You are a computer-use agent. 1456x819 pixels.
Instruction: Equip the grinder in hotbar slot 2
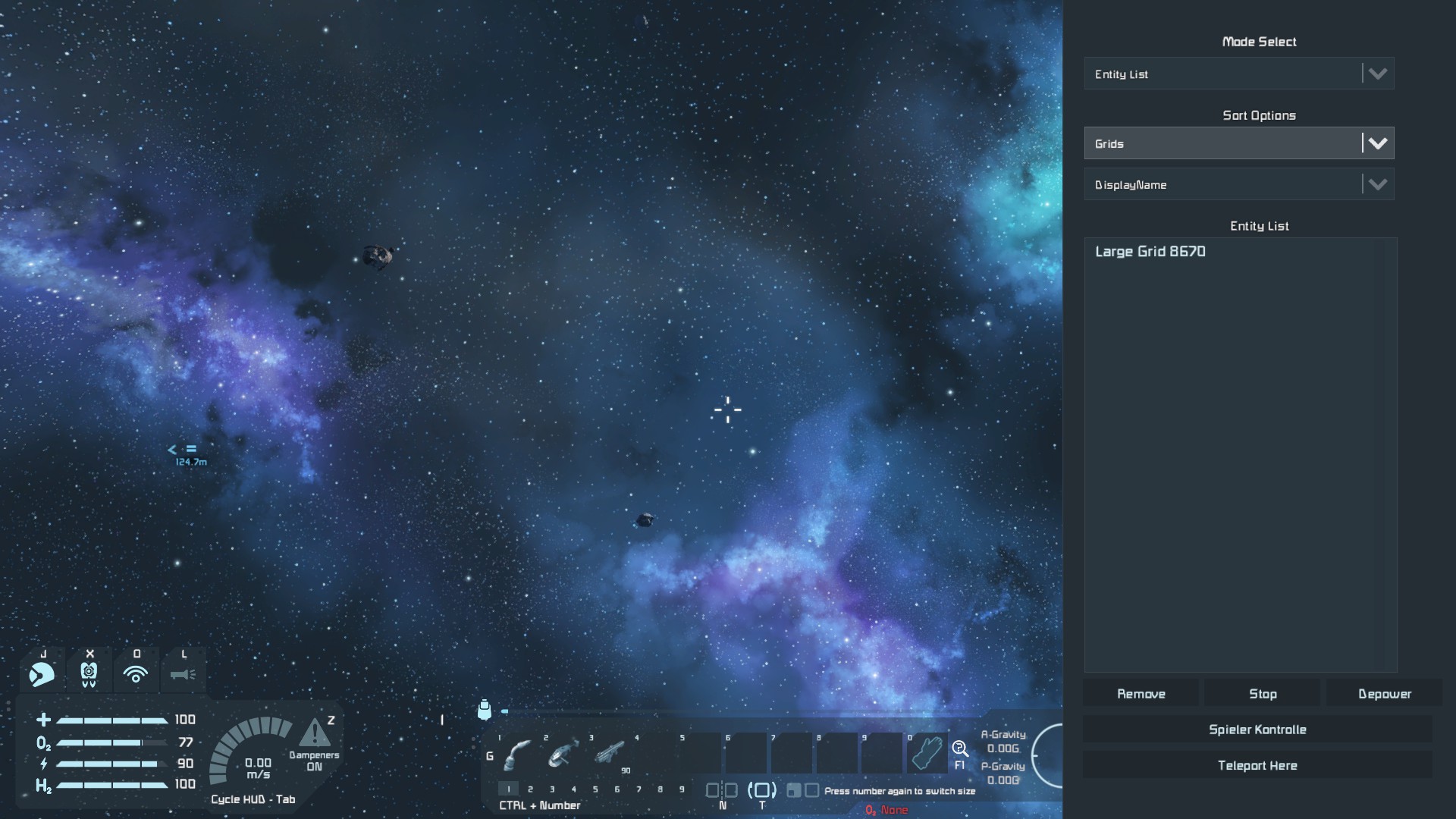coord(563,754)
